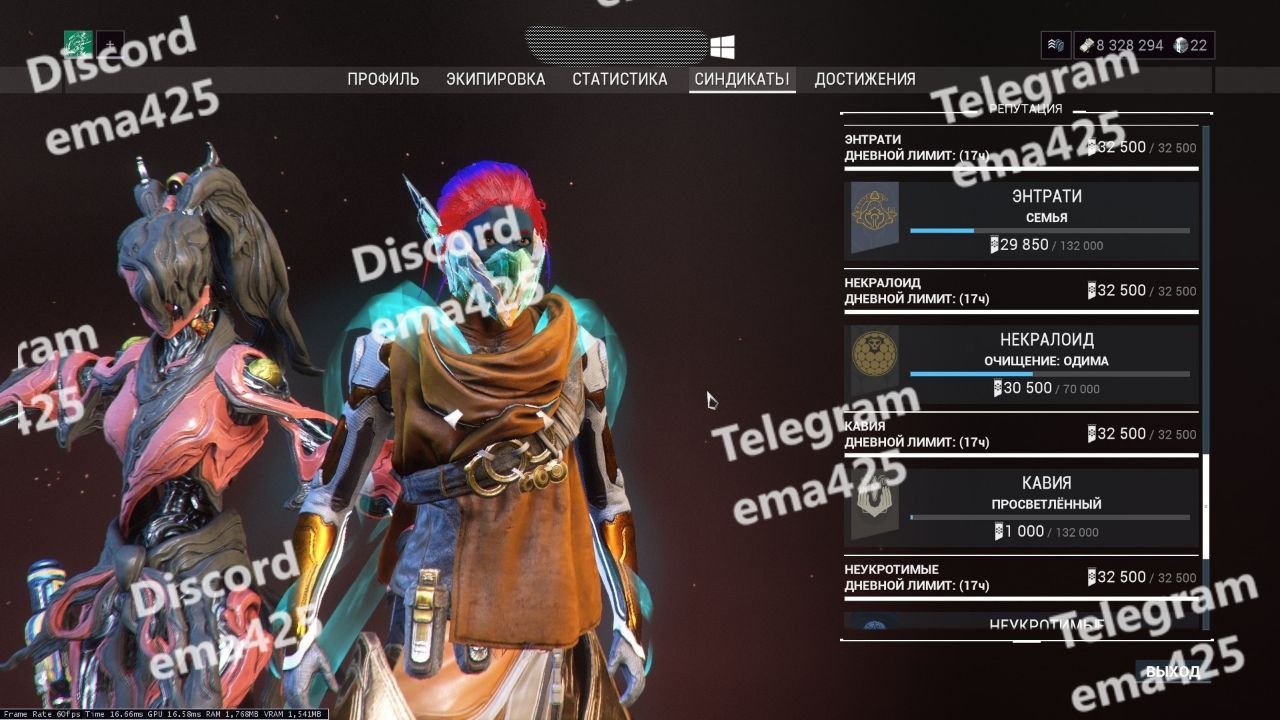Show the Статистика tab
The height and width of the screenshot is (720, 1280).
click(619, 79)
